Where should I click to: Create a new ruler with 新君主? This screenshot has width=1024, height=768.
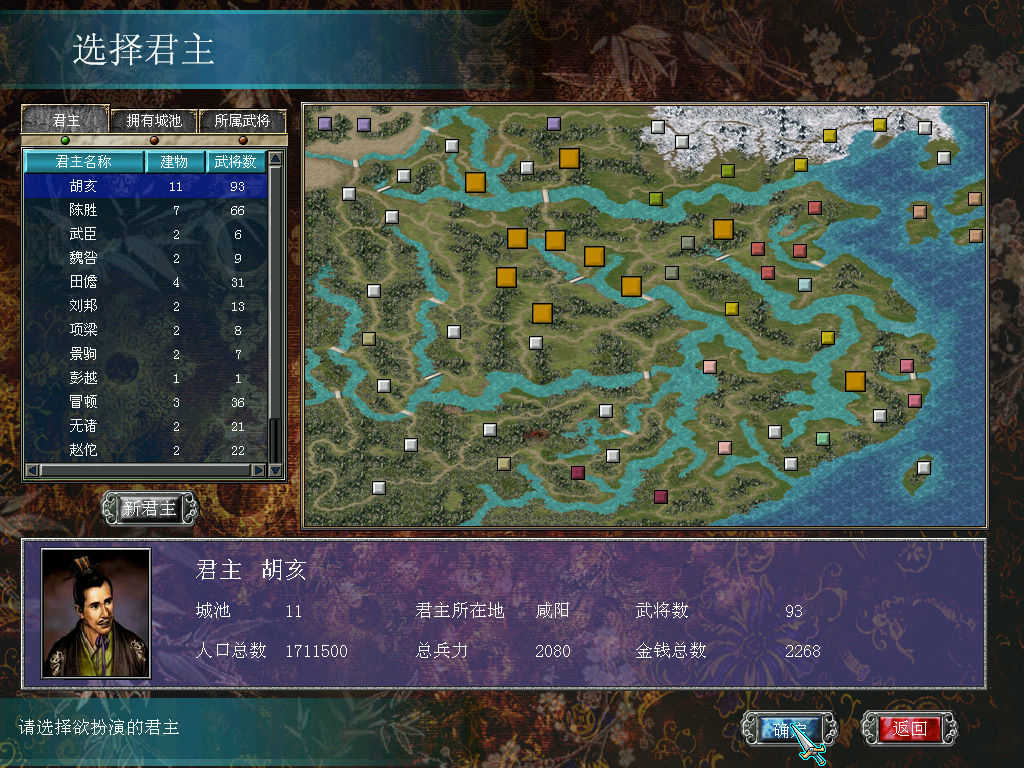tap(150, 508)
